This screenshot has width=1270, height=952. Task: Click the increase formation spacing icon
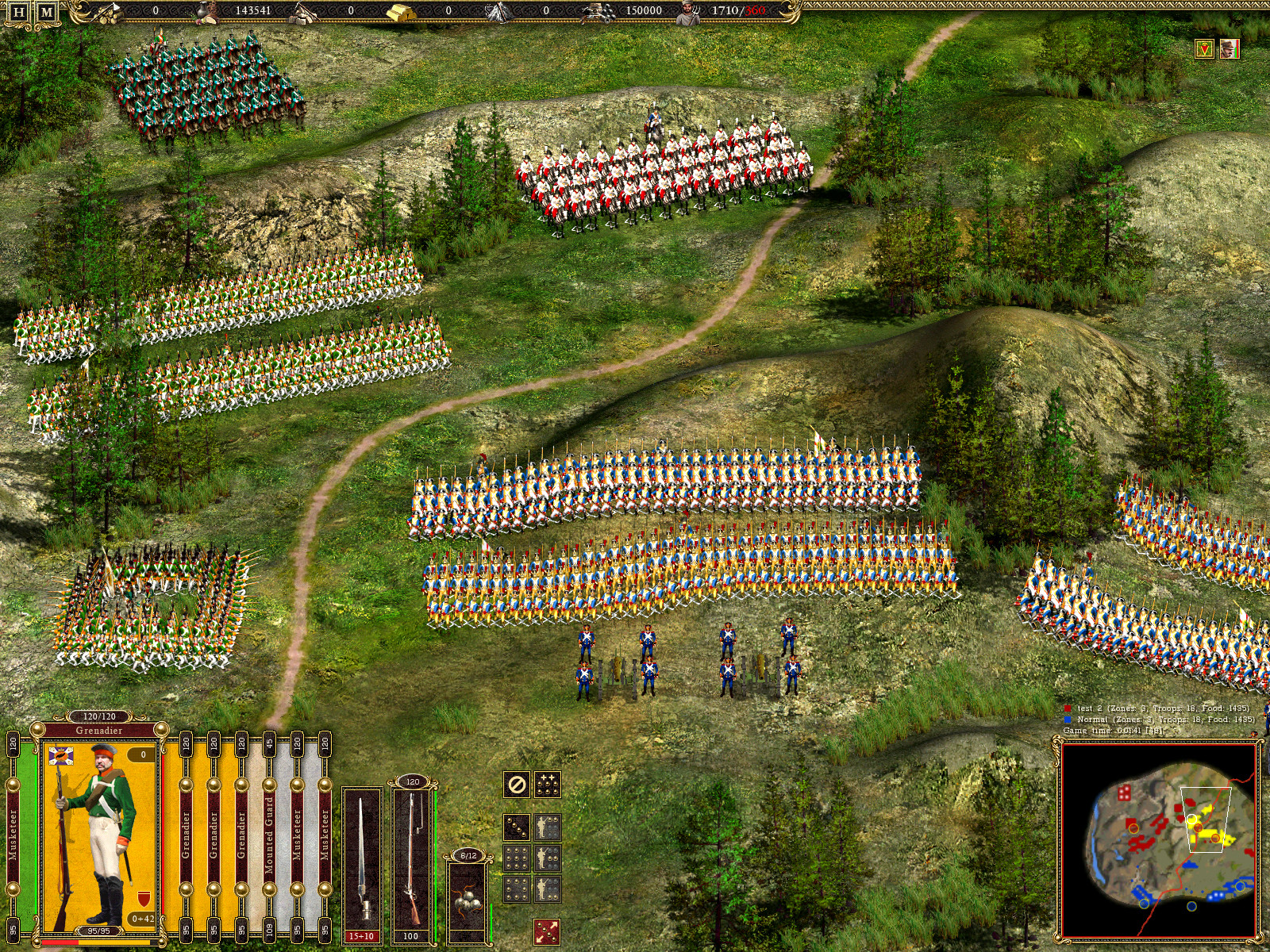(x=548, y=784)
